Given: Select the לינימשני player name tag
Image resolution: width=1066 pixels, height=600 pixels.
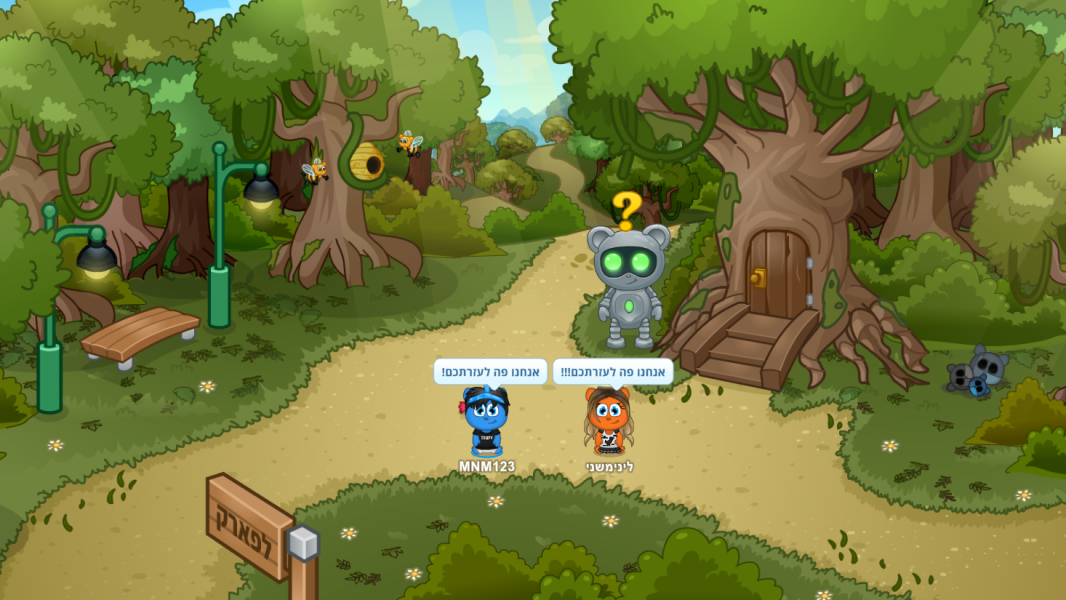Looking at the screenshot, I should (x=610, y=467).
